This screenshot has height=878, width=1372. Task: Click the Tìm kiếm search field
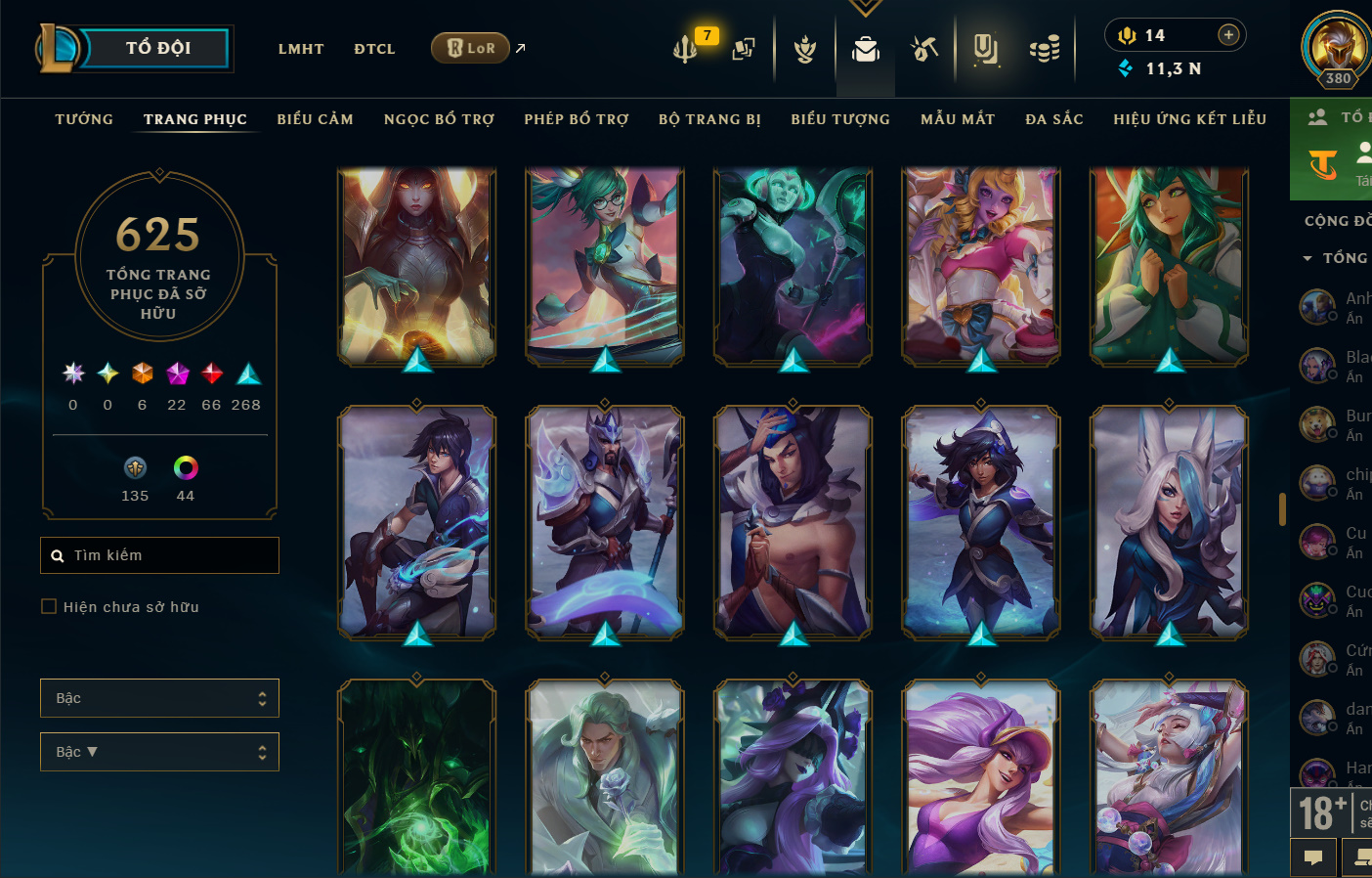click(x=160, y=555)
